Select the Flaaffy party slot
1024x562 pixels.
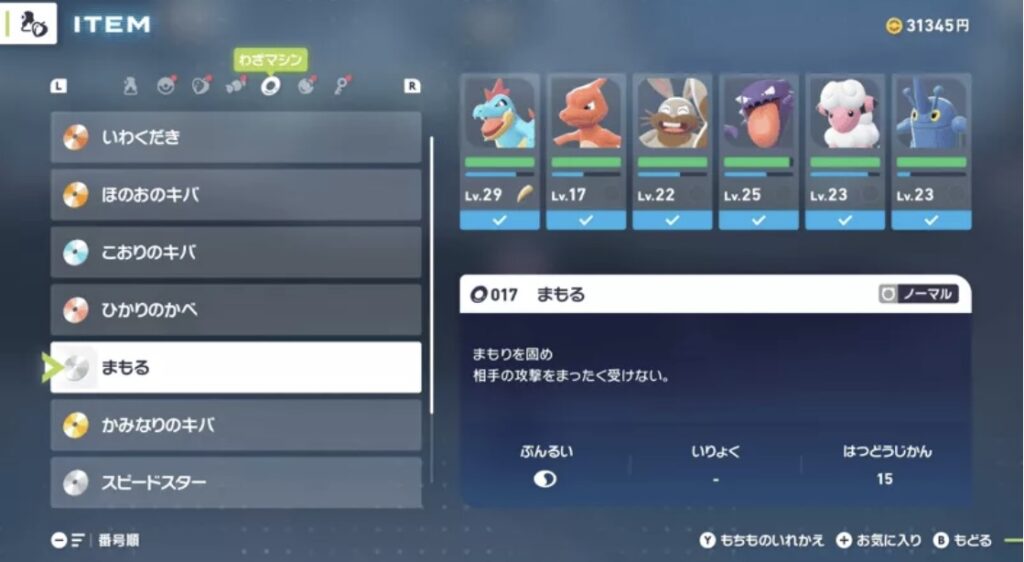(845, 151)
